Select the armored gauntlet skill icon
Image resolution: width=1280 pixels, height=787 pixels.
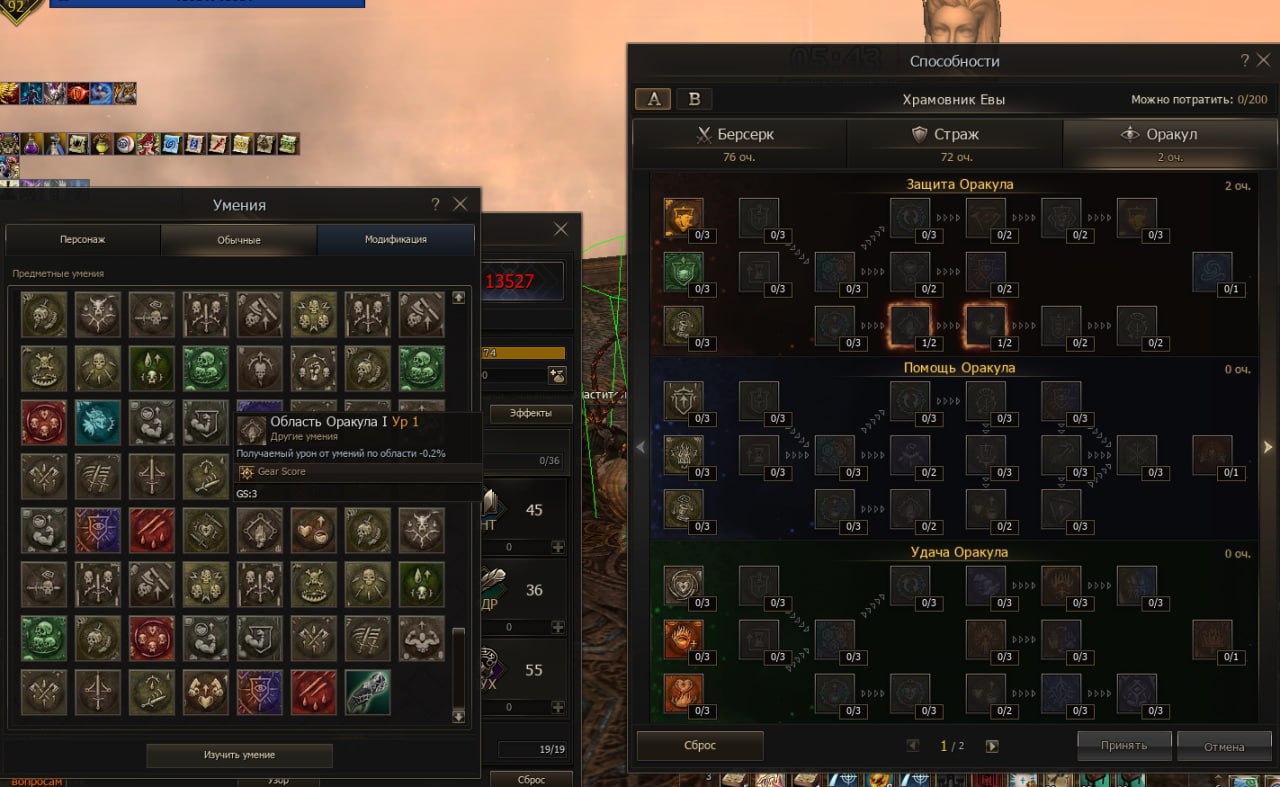(x=367, y=692)
